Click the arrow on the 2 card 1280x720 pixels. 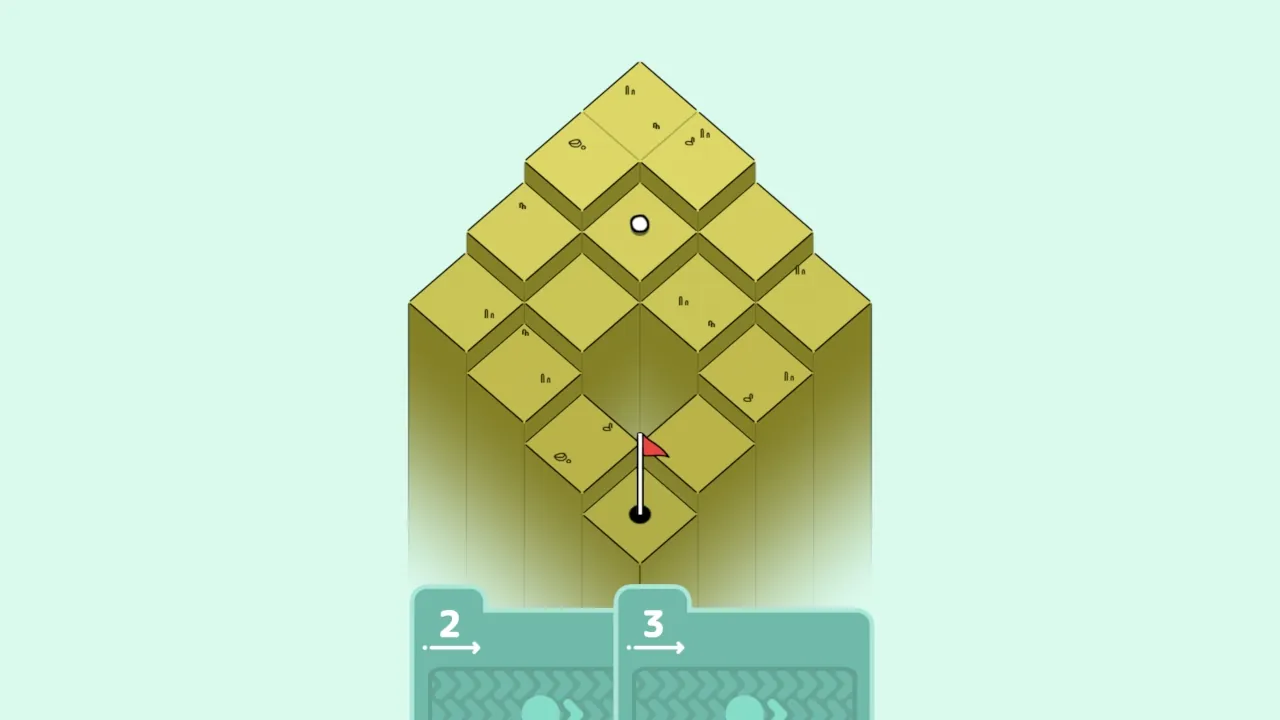click(452, 646)
